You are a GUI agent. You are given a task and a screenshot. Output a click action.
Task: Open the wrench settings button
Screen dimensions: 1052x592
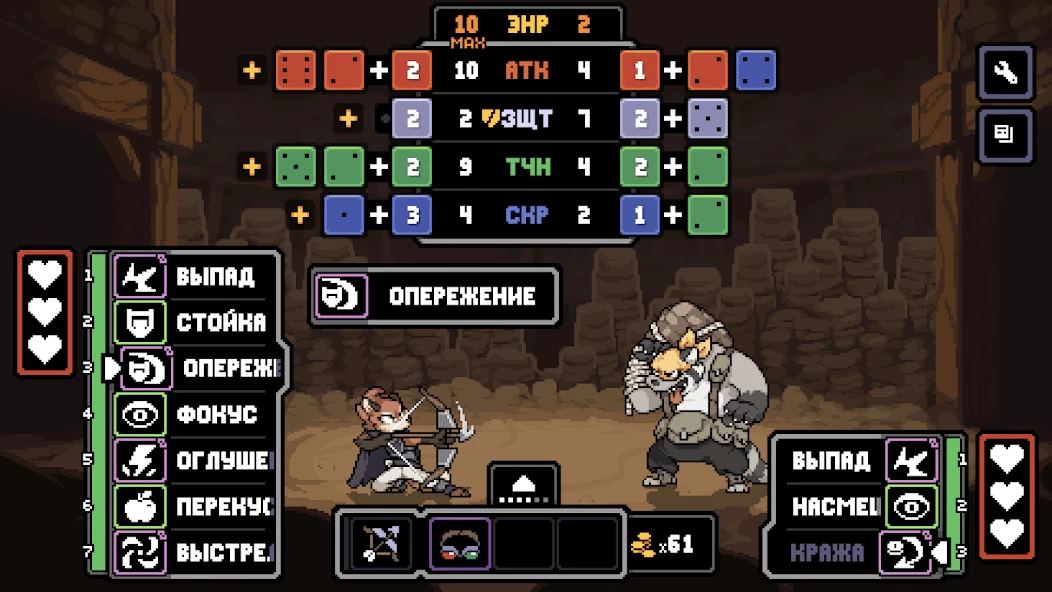[1005, 73]
